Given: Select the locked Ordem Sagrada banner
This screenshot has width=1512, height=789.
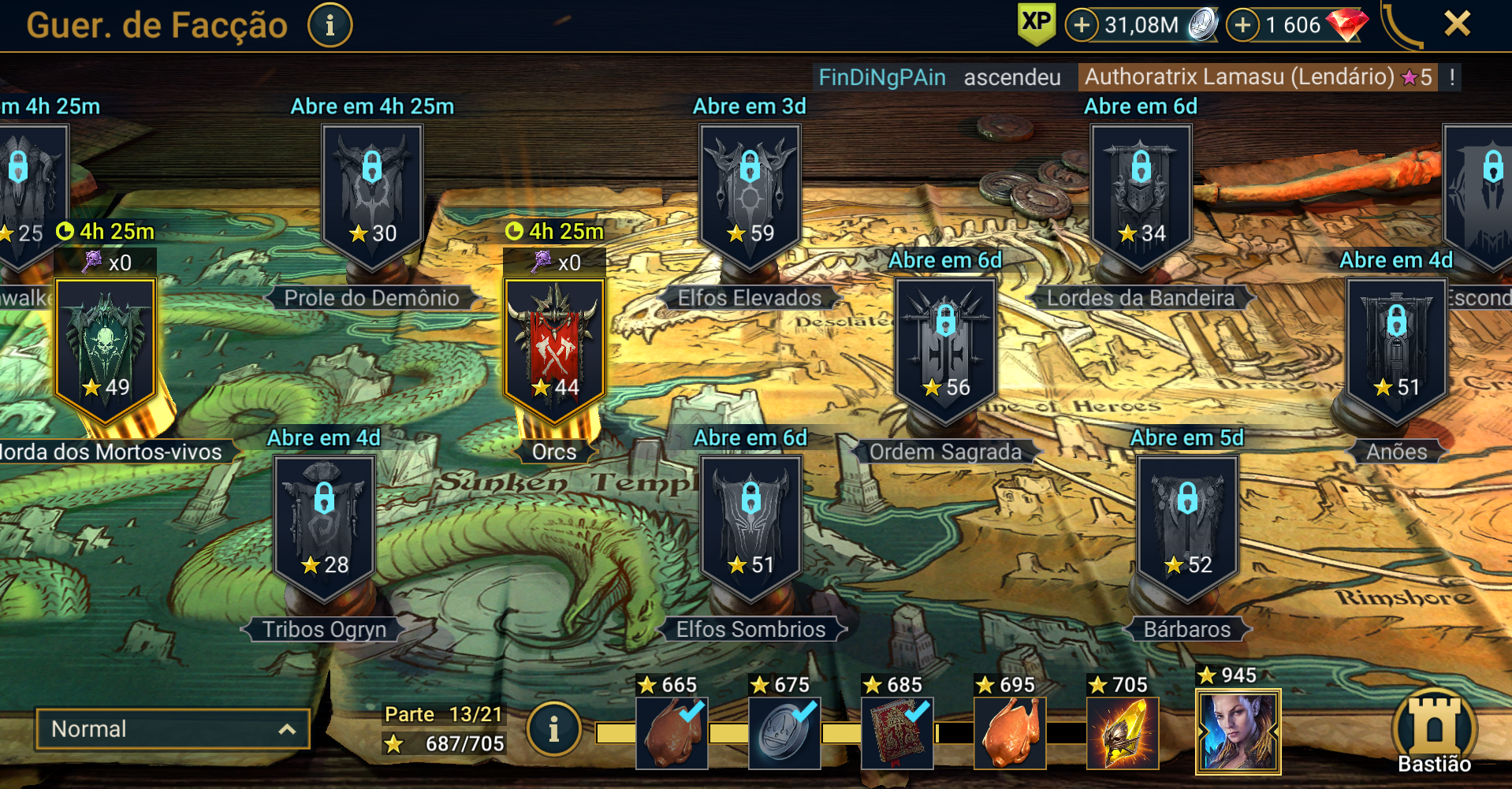Looking at the screenshot, I should tap(945, 347).
